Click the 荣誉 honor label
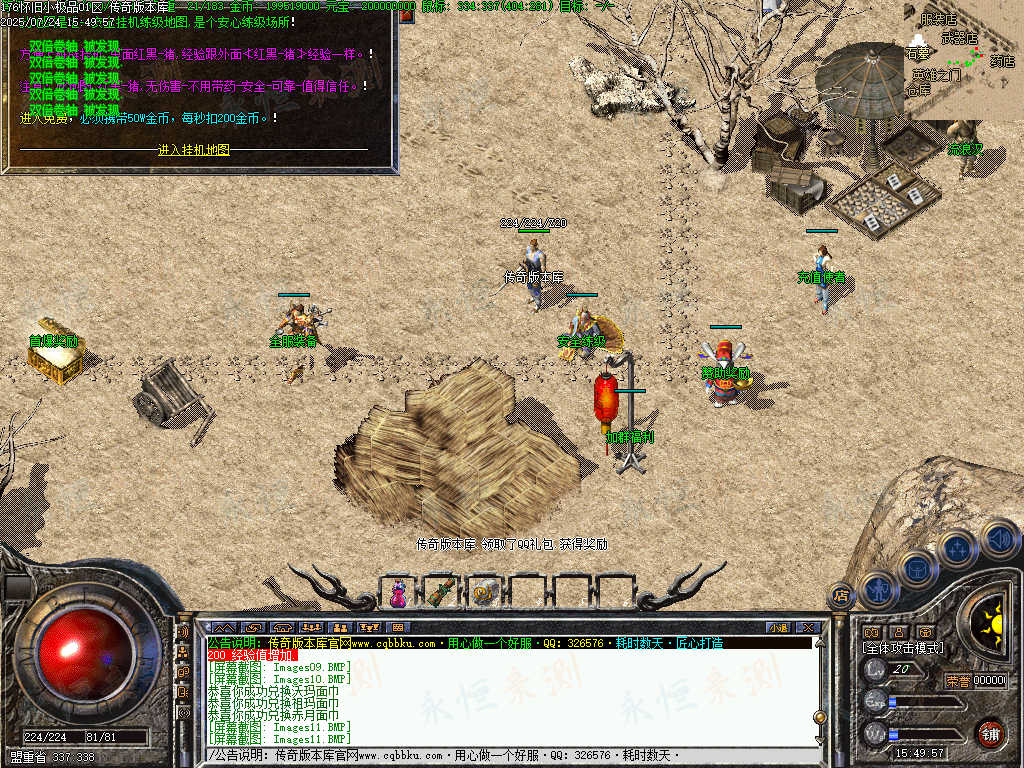The width and height of the screenshot is (1024, 768). coord(957,680)
